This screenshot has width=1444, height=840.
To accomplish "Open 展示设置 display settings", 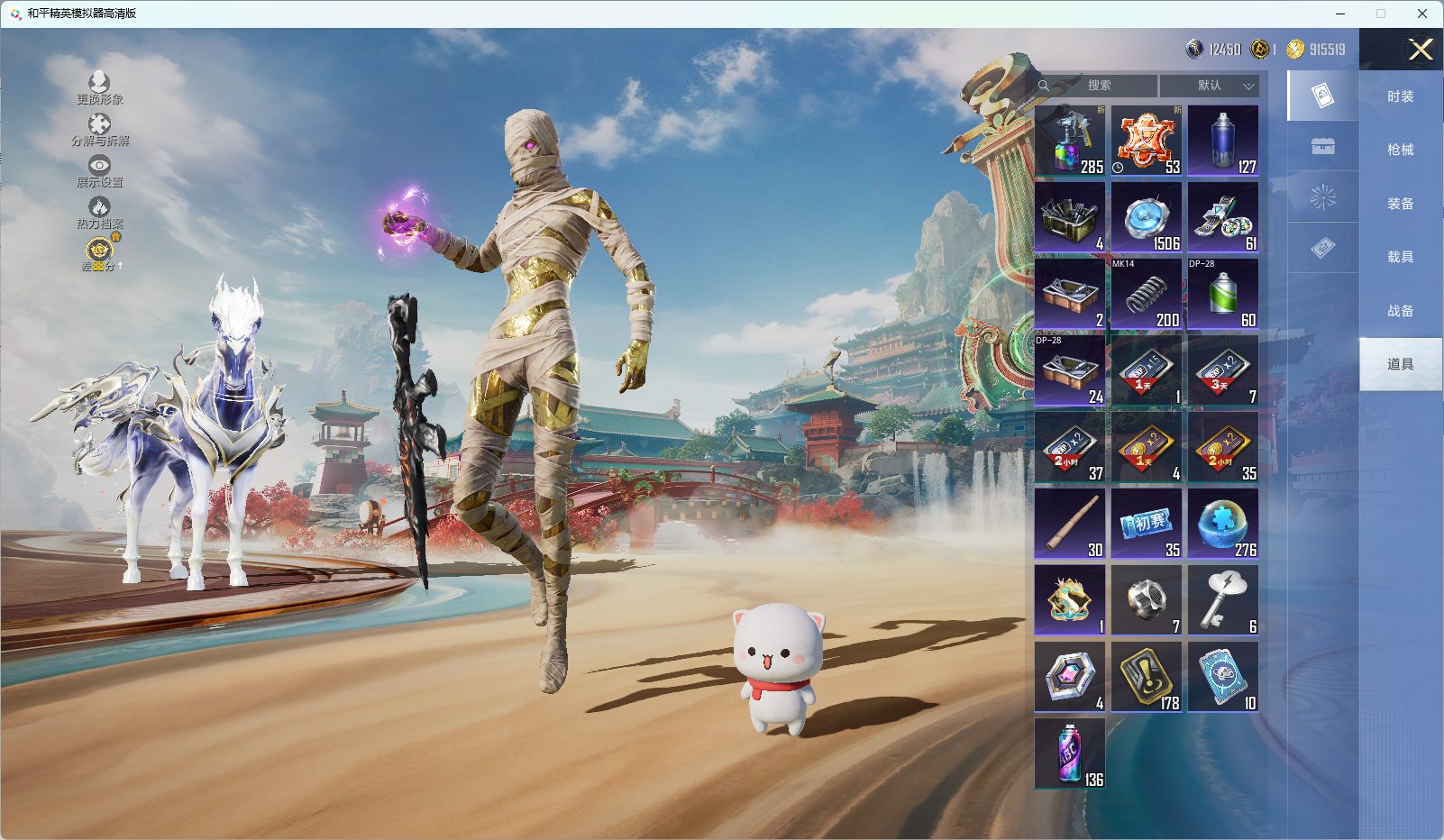I will click(x=99, y=171).
